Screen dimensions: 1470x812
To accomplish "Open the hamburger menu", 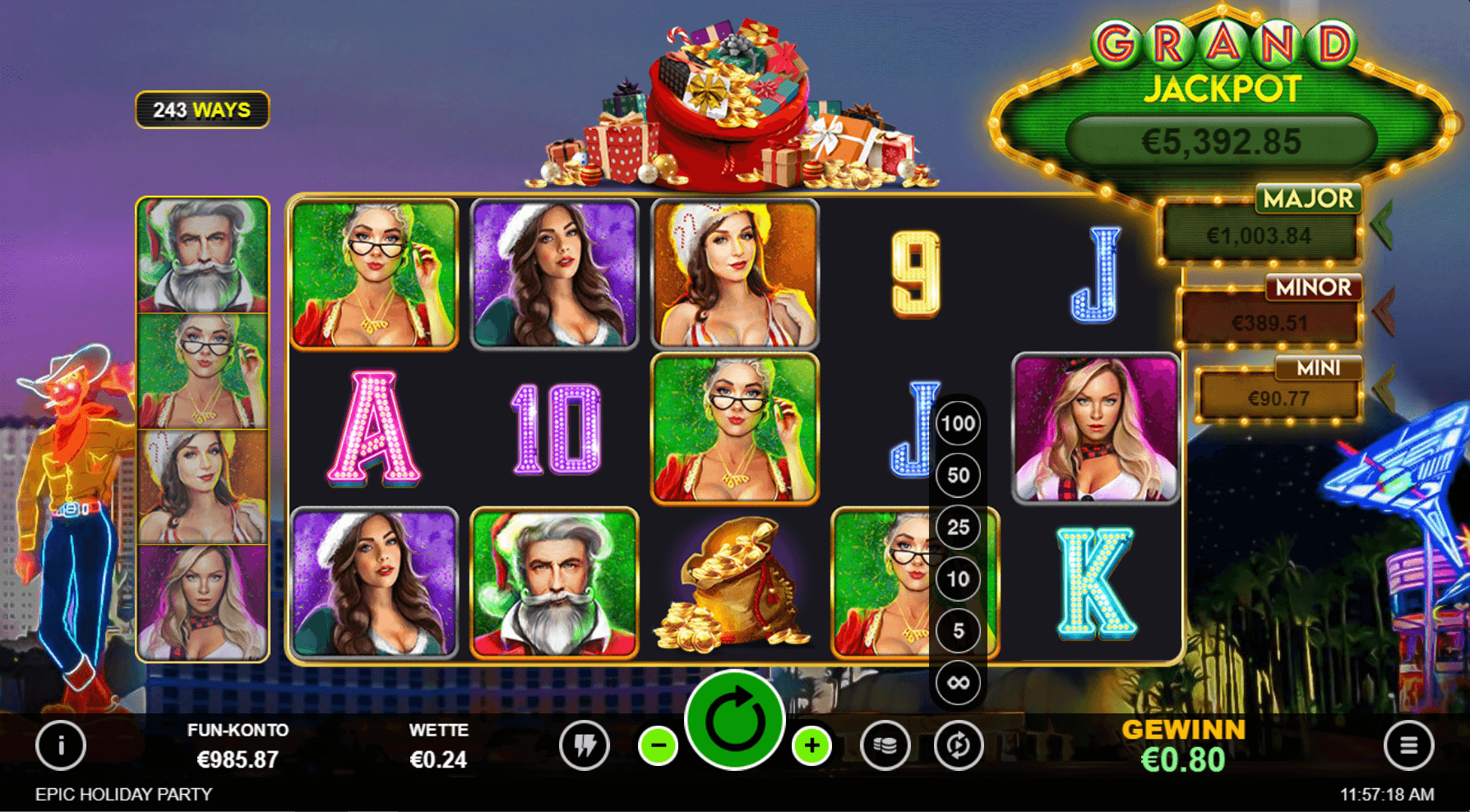I will click(x=1408, y=745).
